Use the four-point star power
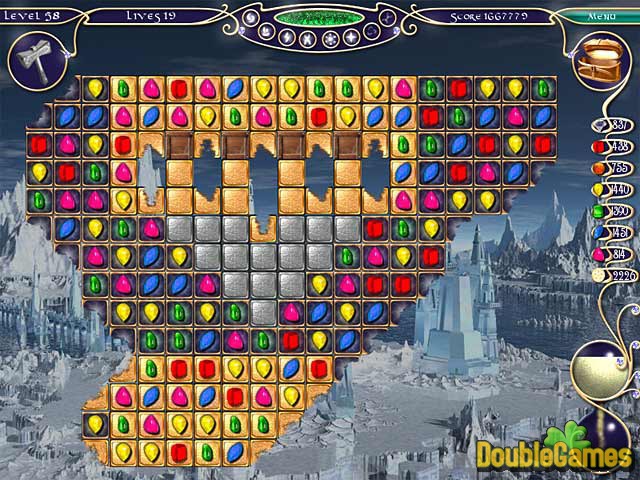 (x=351, y=37)
